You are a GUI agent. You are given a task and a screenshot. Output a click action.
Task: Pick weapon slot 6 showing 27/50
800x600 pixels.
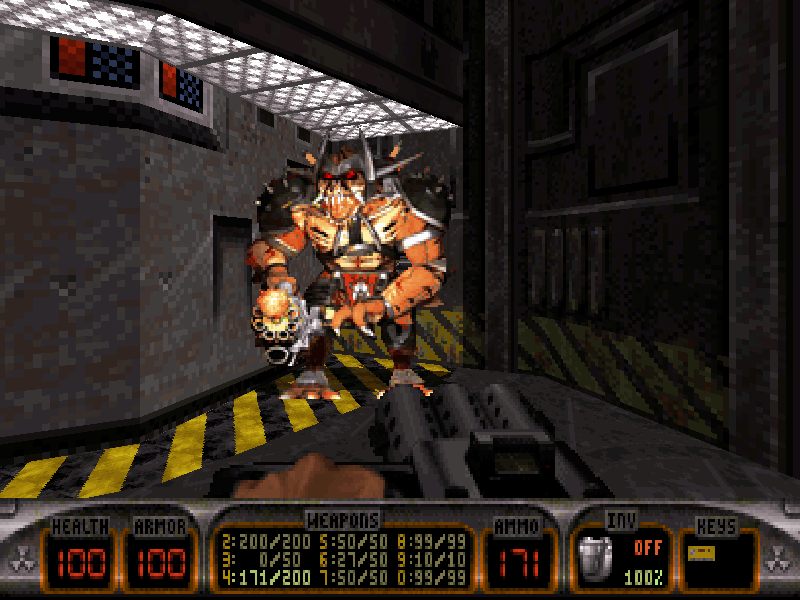pos(352,558)
